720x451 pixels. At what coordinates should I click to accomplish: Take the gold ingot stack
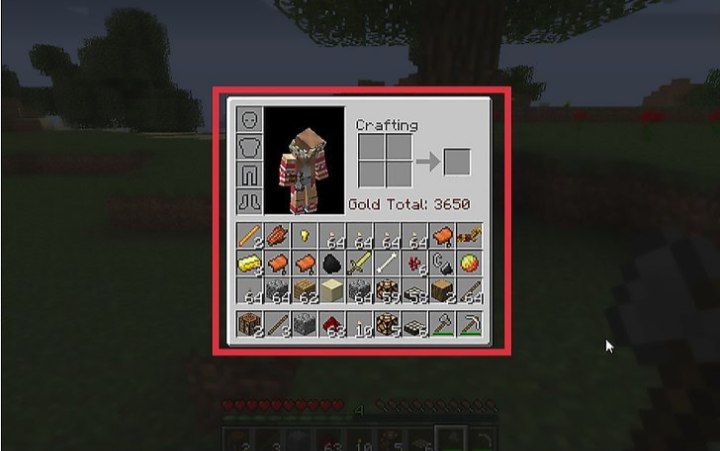(249, 265)
